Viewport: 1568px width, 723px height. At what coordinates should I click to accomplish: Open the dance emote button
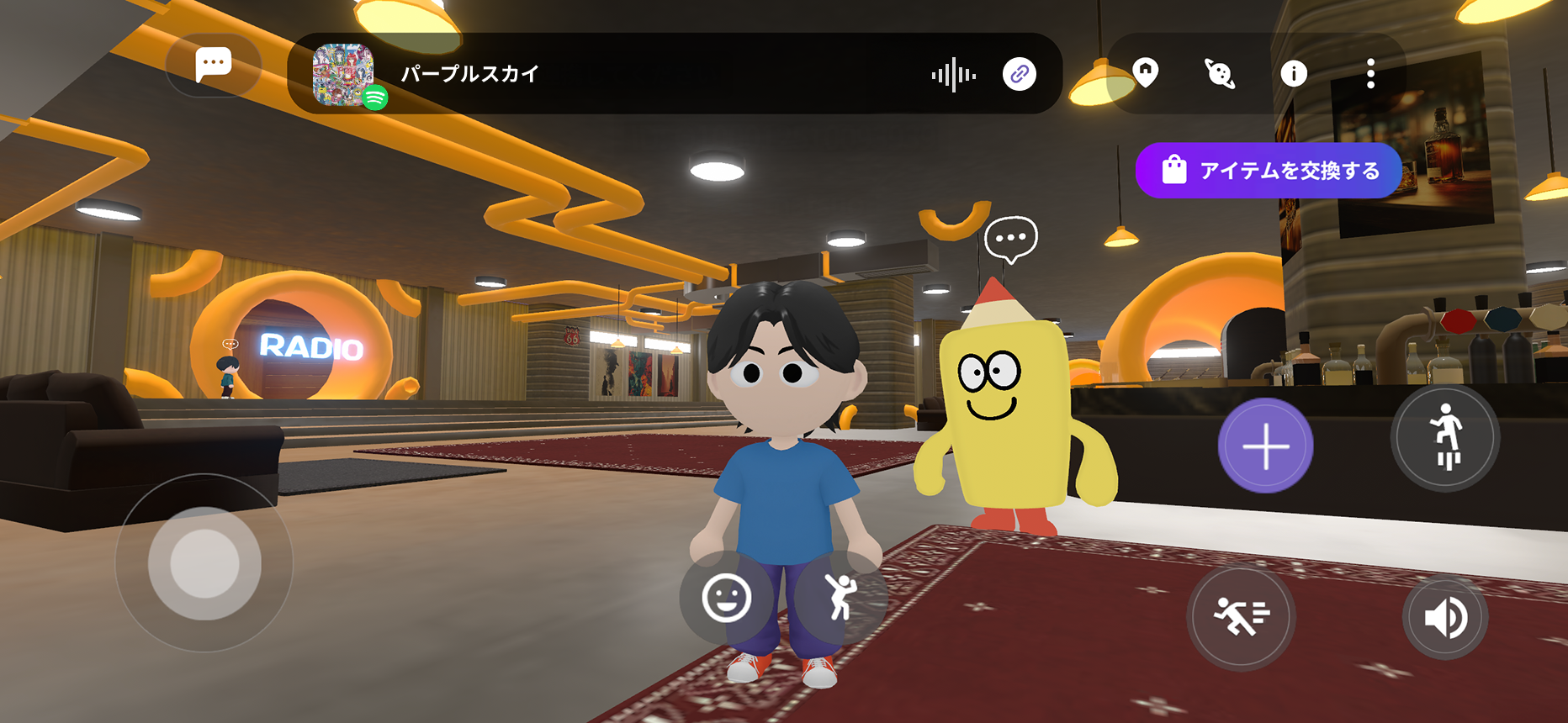point(840,598)
